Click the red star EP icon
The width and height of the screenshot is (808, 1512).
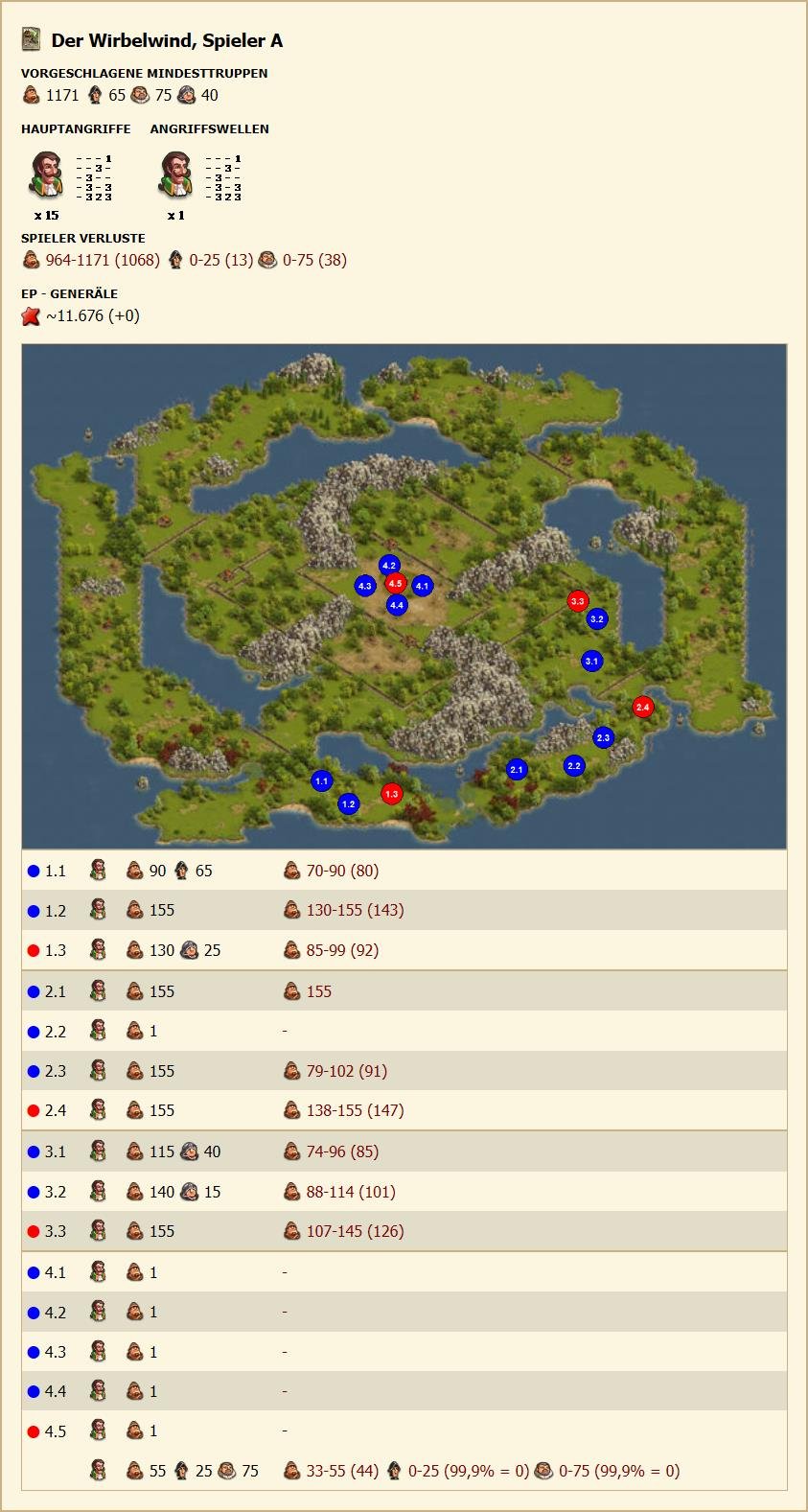click(x=32, y=316)
